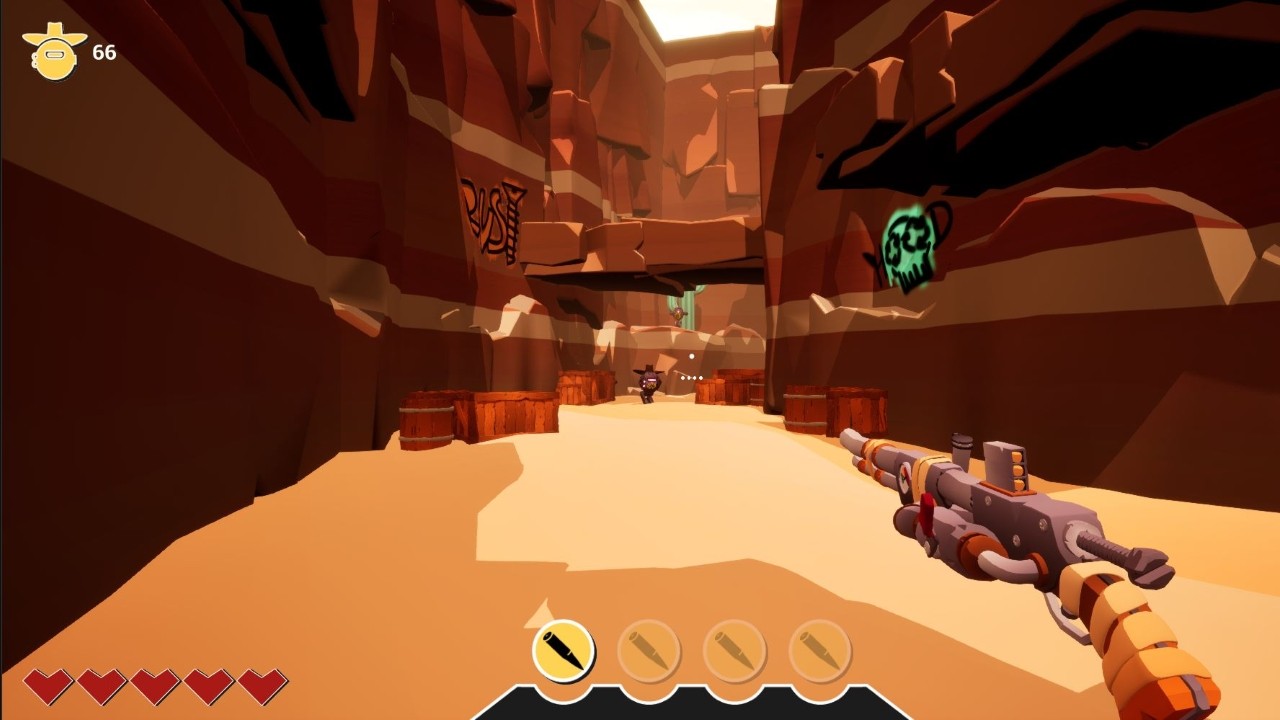Click the crosshair dot in screen center
1280x720 pixels.
690,355
